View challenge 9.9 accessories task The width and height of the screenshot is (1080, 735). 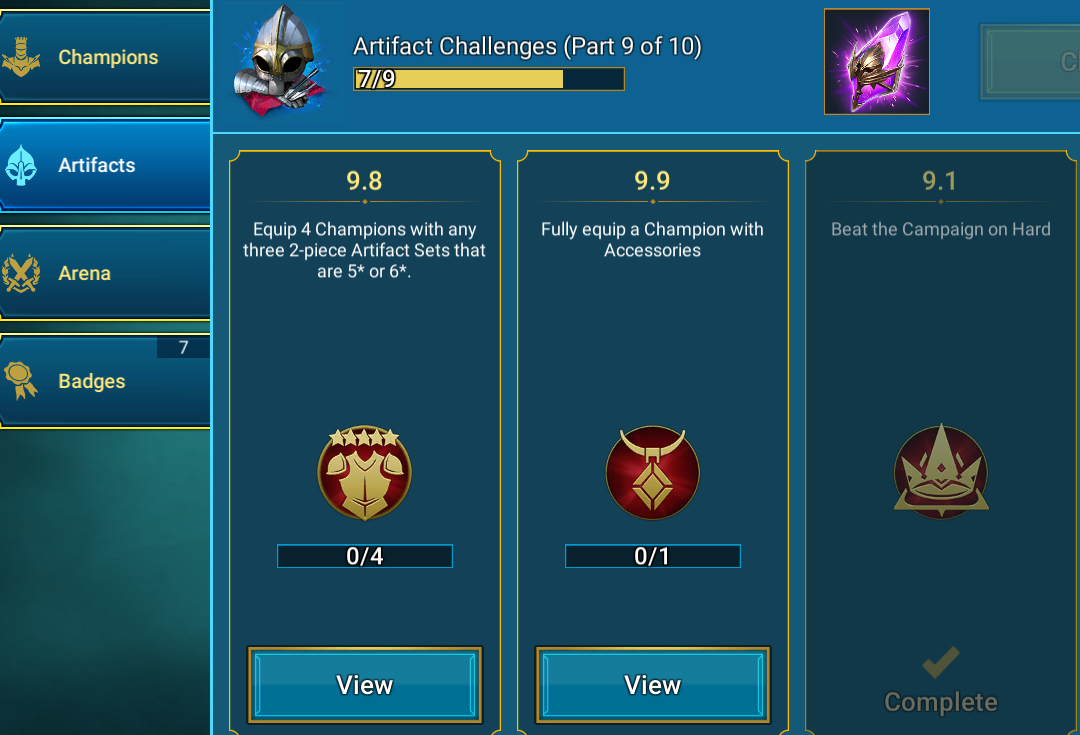653,685
